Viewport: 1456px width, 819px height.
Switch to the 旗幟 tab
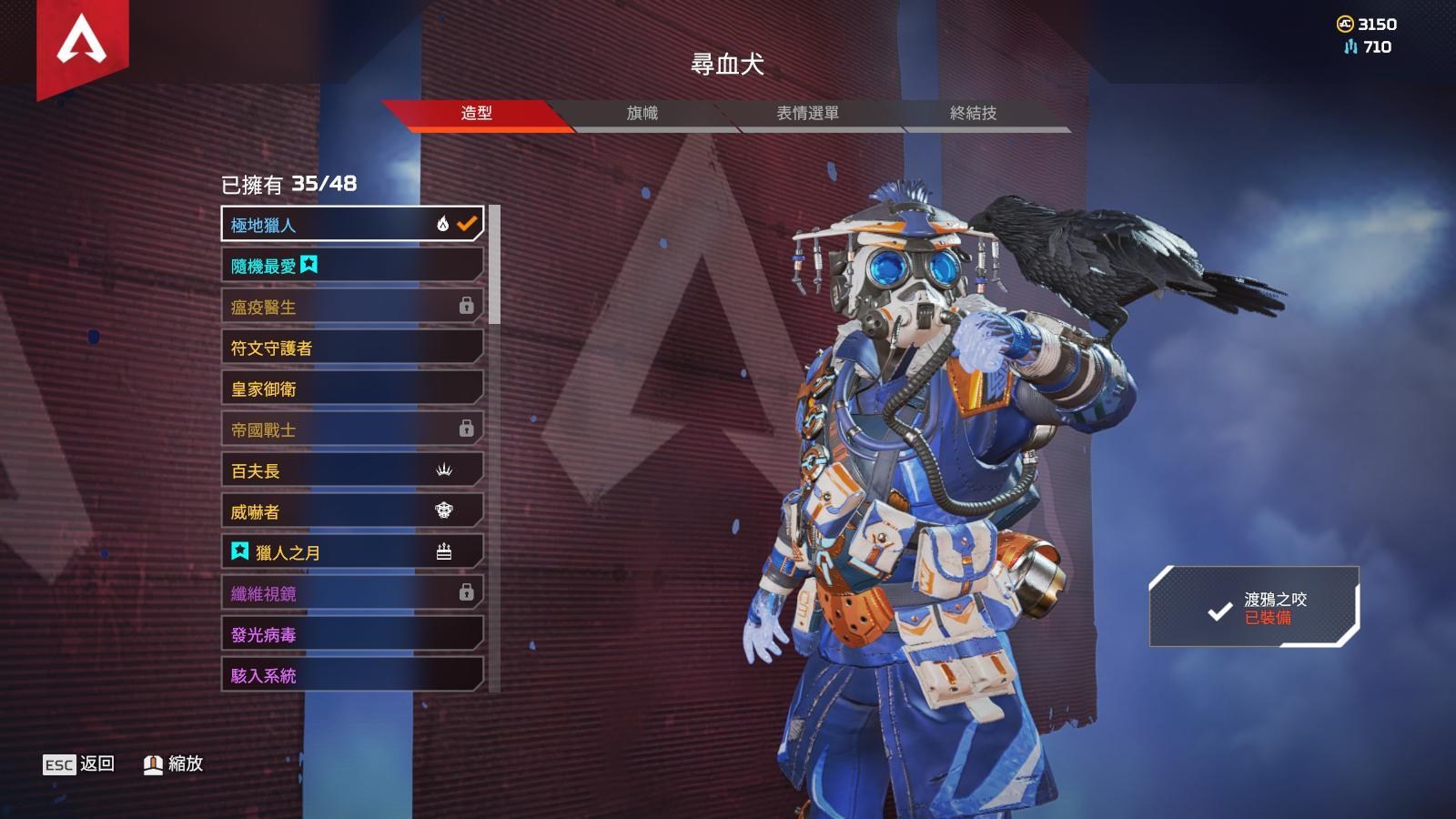(643, 114)
